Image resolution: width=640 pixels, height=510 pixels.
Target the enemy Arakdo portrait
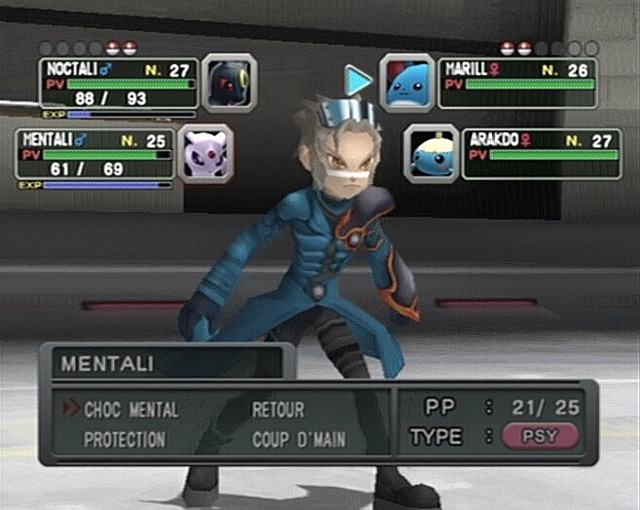[x=433, y=152]
